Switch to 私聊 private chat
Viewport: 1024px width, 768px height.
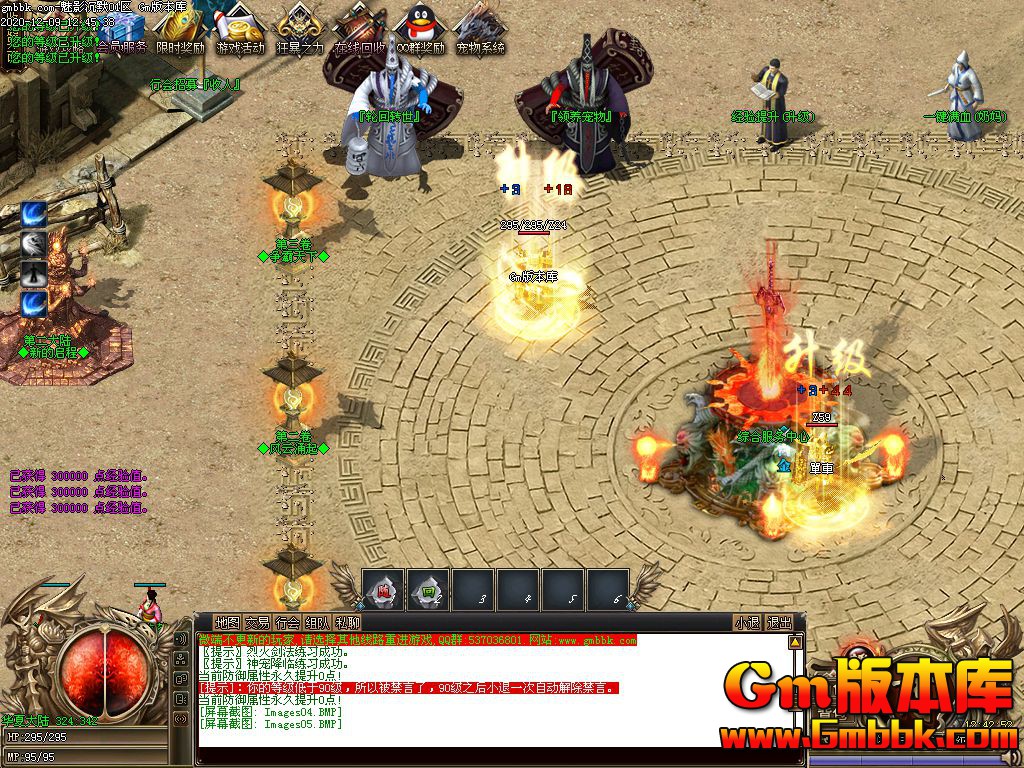tap(348, 622)
